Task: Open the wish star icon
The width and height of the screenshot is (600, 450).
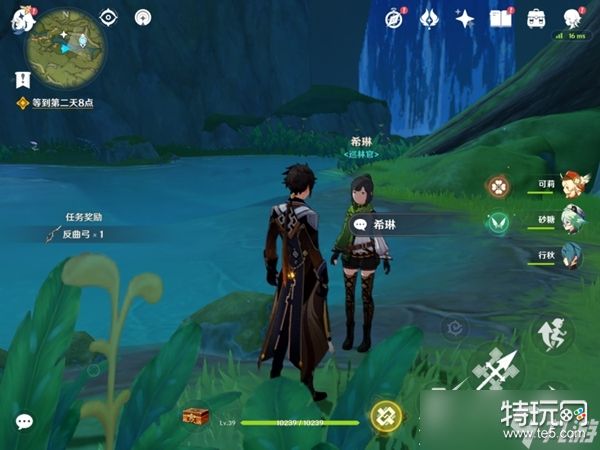Action: point(465,18)
